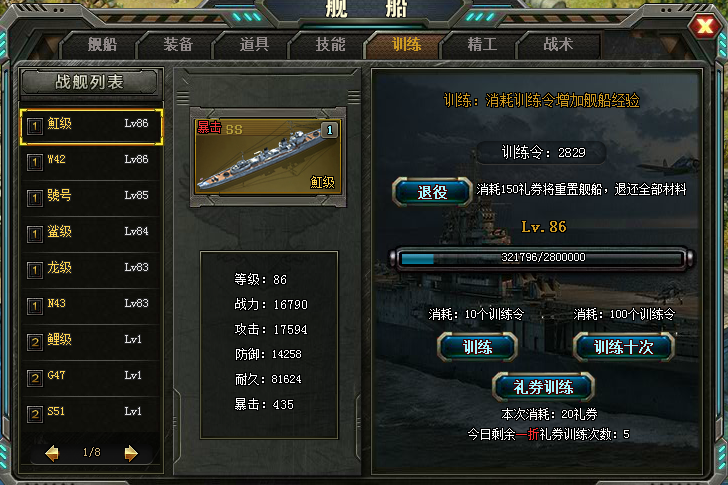Go to the 精工 tab
This screenshot has width=728, height=485.
tap(482, 45)
